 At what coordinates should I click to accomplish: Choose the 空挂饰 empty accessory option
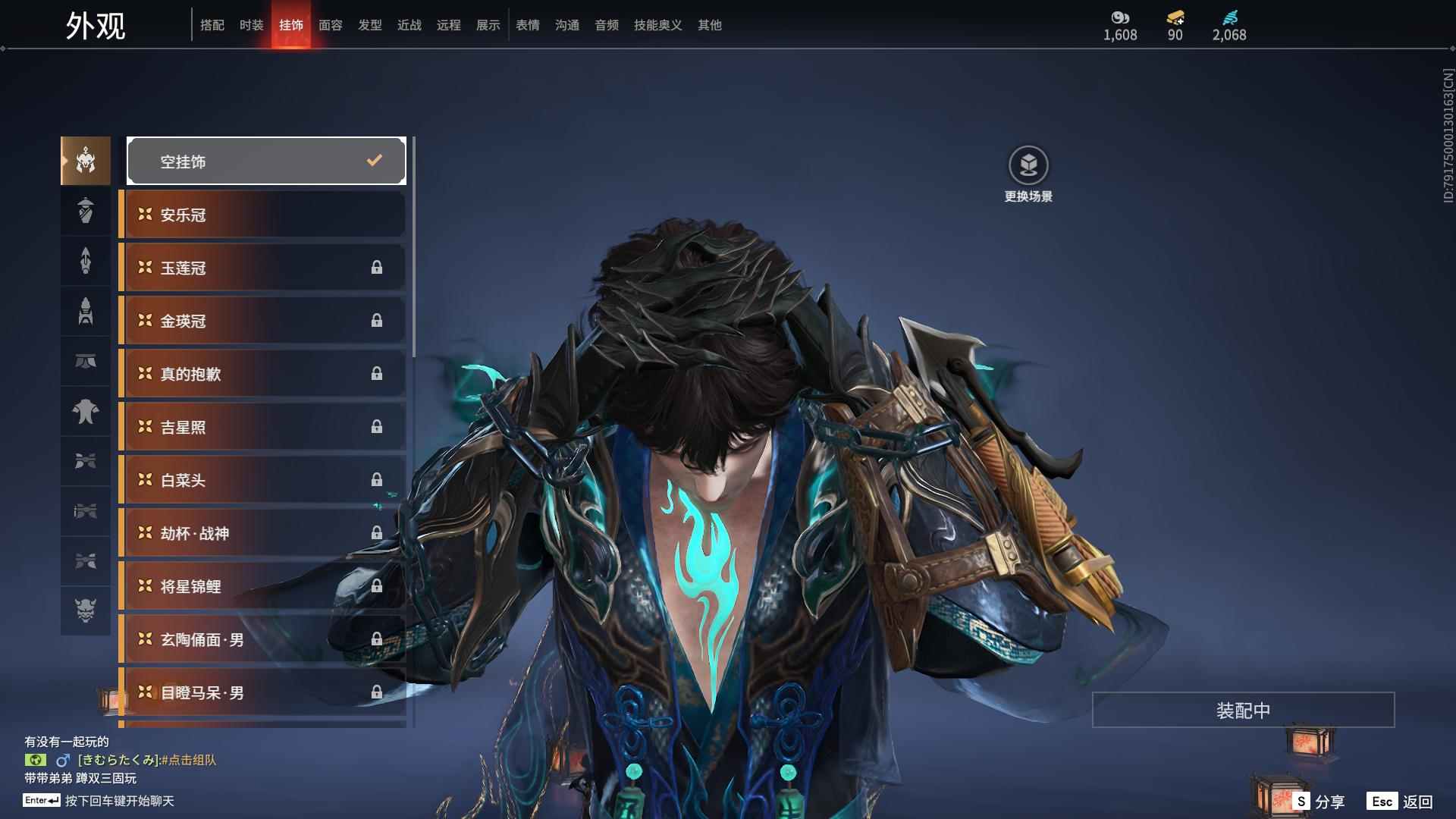point(266,161)
